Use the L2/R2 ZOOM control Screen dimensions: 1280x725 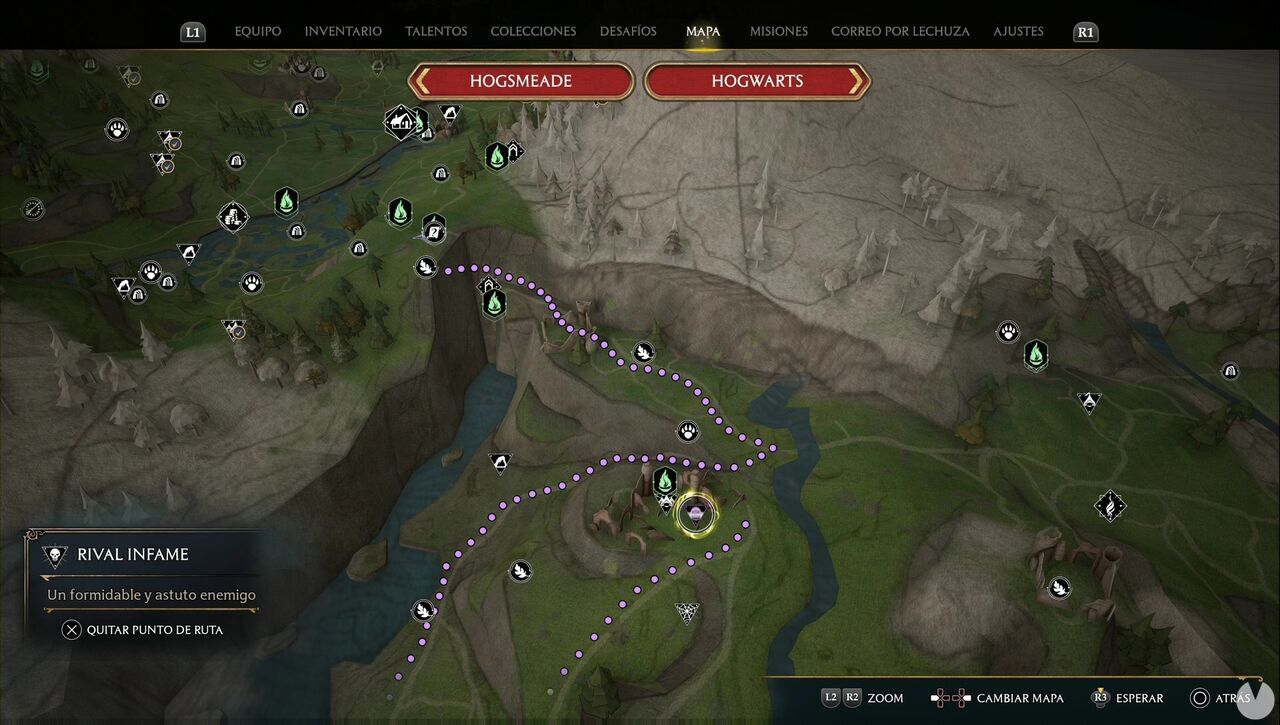855,698
